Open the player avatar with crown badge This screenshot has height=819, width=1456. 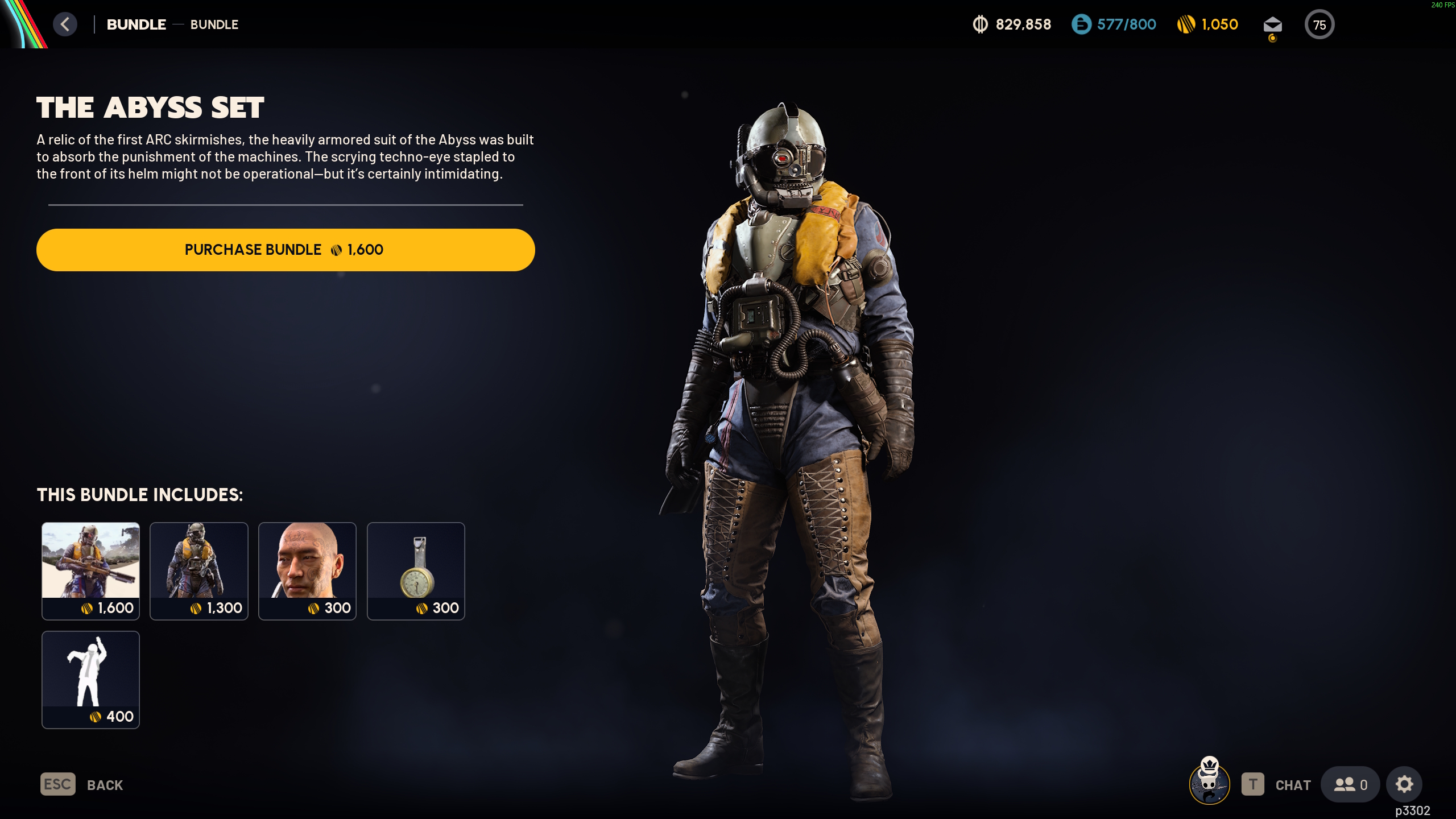pos(1211,784)
